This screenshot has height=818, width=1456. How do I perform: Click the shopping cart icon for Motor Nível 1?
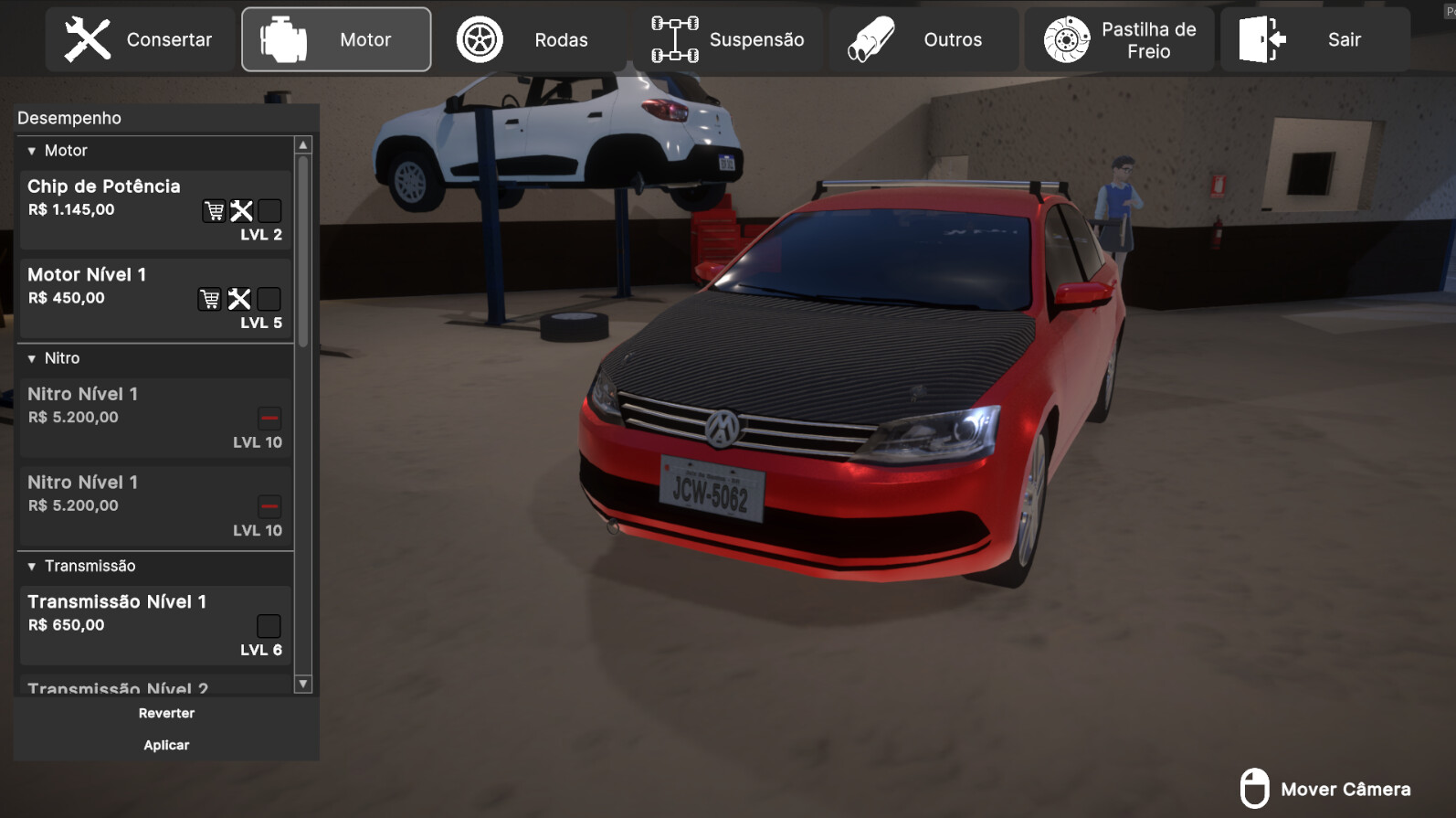click(x=211, y=298)
